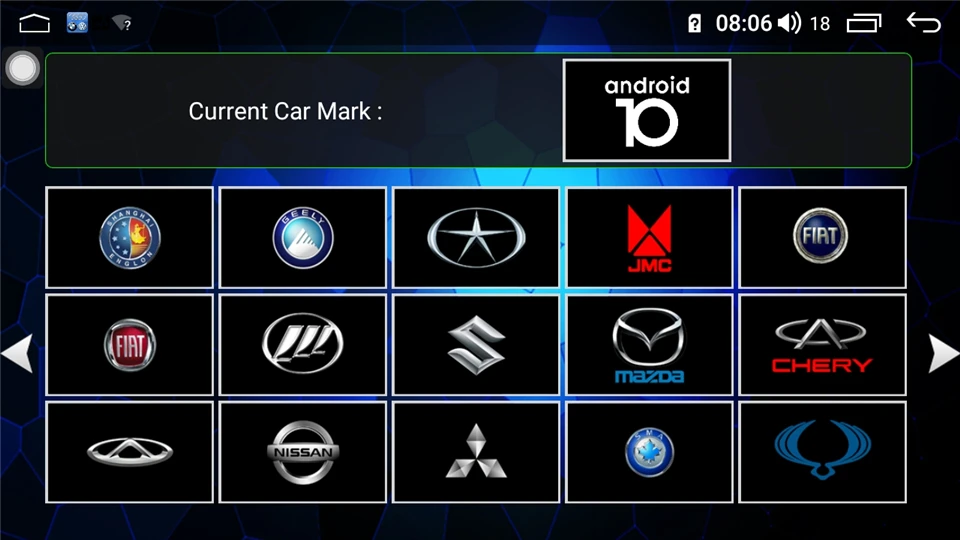The width and height of the screenshot is (960, 540).
Task: Choose the Nissan logo tile
Action: click(x=302, y=452)
